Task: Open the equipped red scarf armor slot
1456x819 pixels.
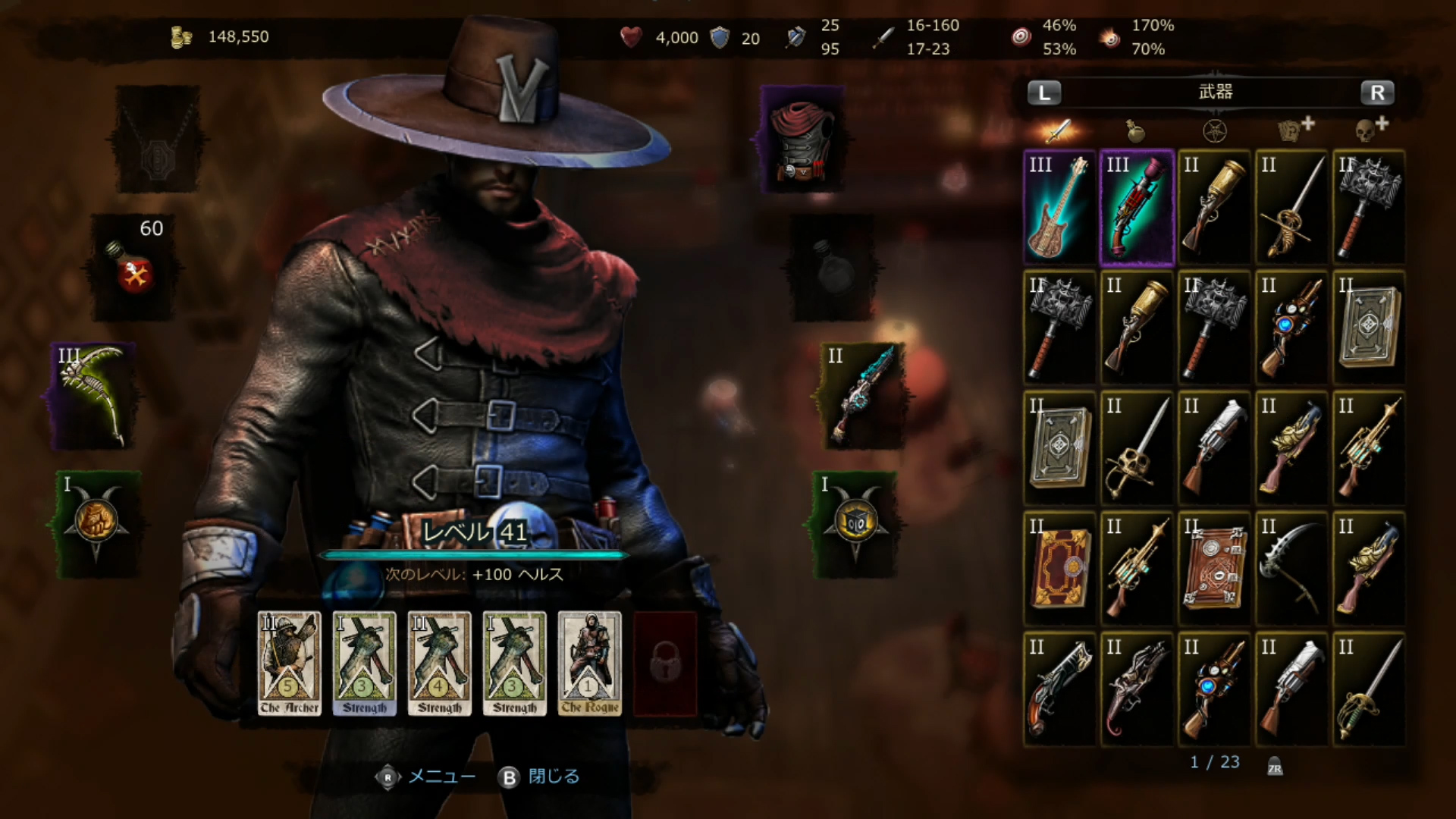Action: (802, 140)
